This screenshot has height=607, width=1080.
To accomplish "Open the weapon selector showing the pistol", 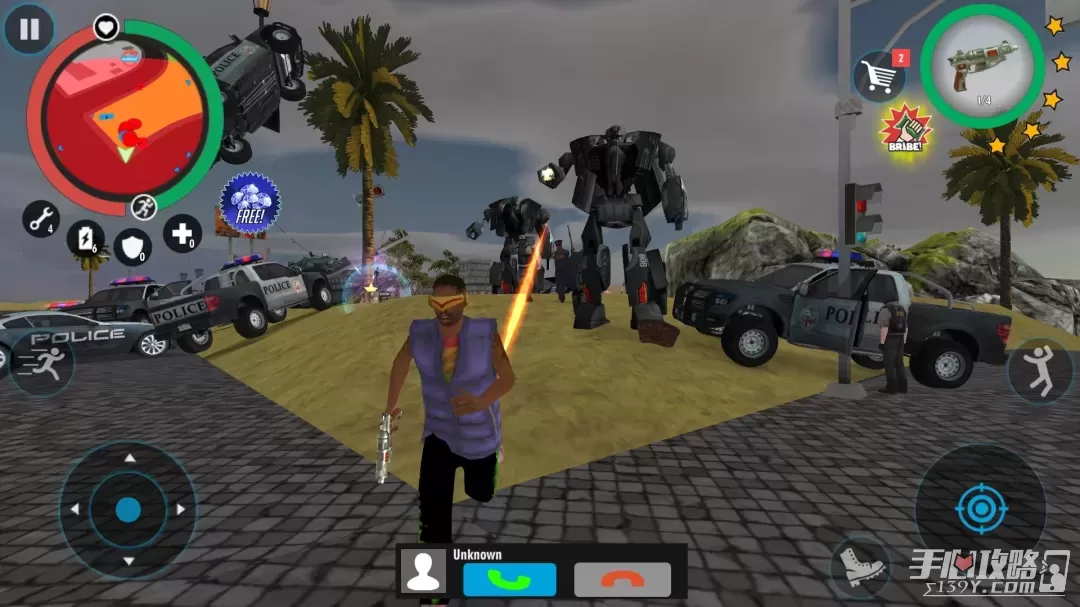I will 982,66.
